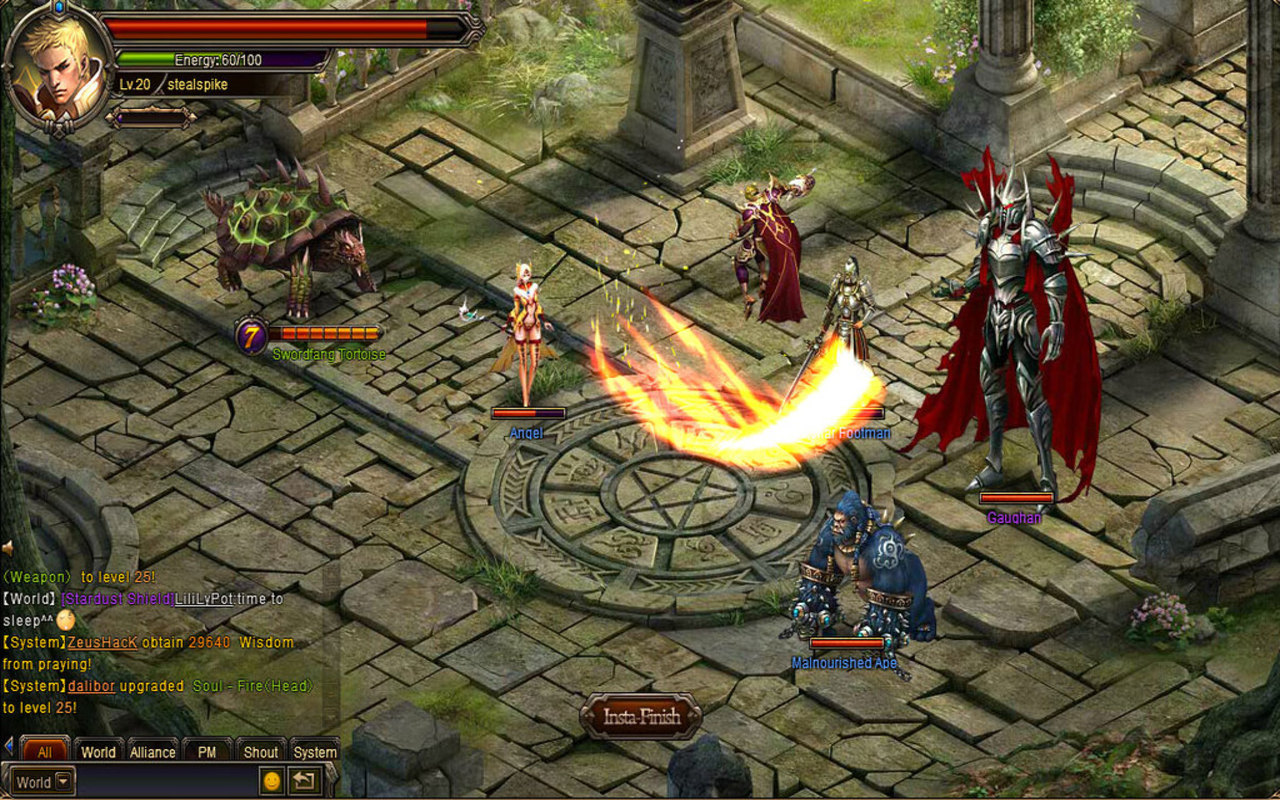Collapse the chat tabs with the blue arrow
The width and height of the screenshot is (1280, 800).
pos(8,745)
